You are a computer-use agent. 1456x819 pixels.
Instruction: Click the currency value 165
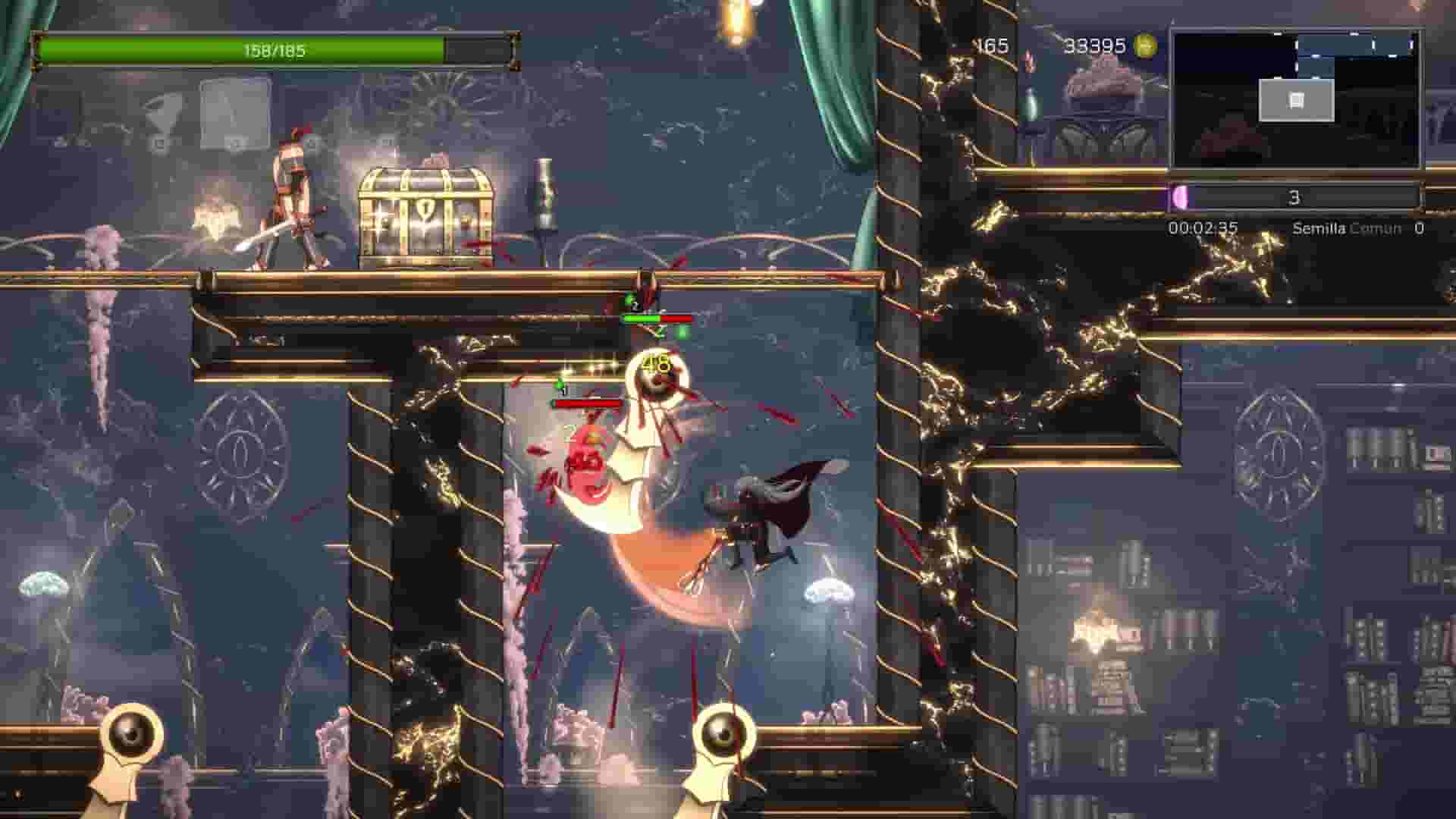tap(990, 44)
